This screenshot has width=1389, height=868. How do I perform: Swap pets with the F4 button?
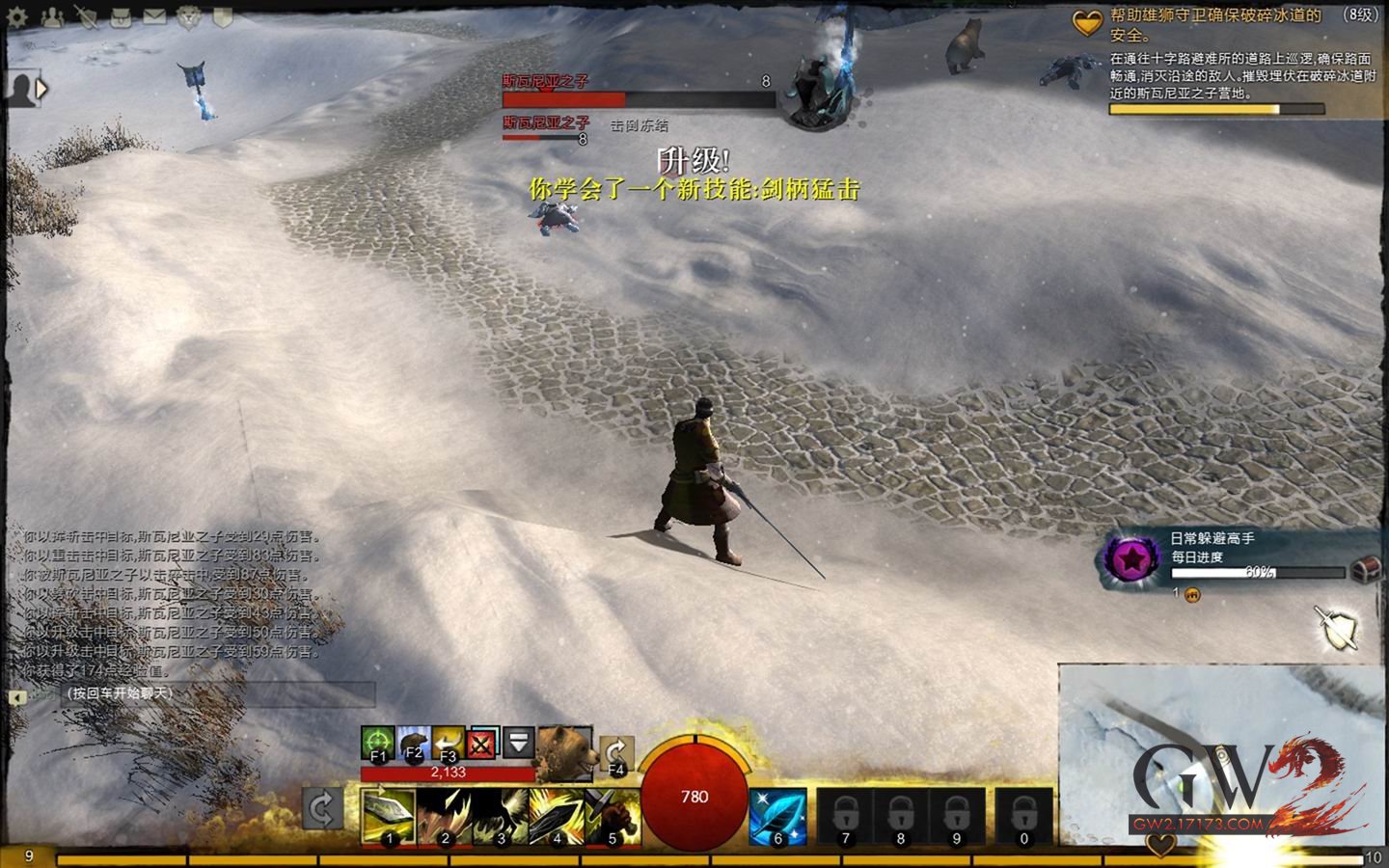click(615, 754)
